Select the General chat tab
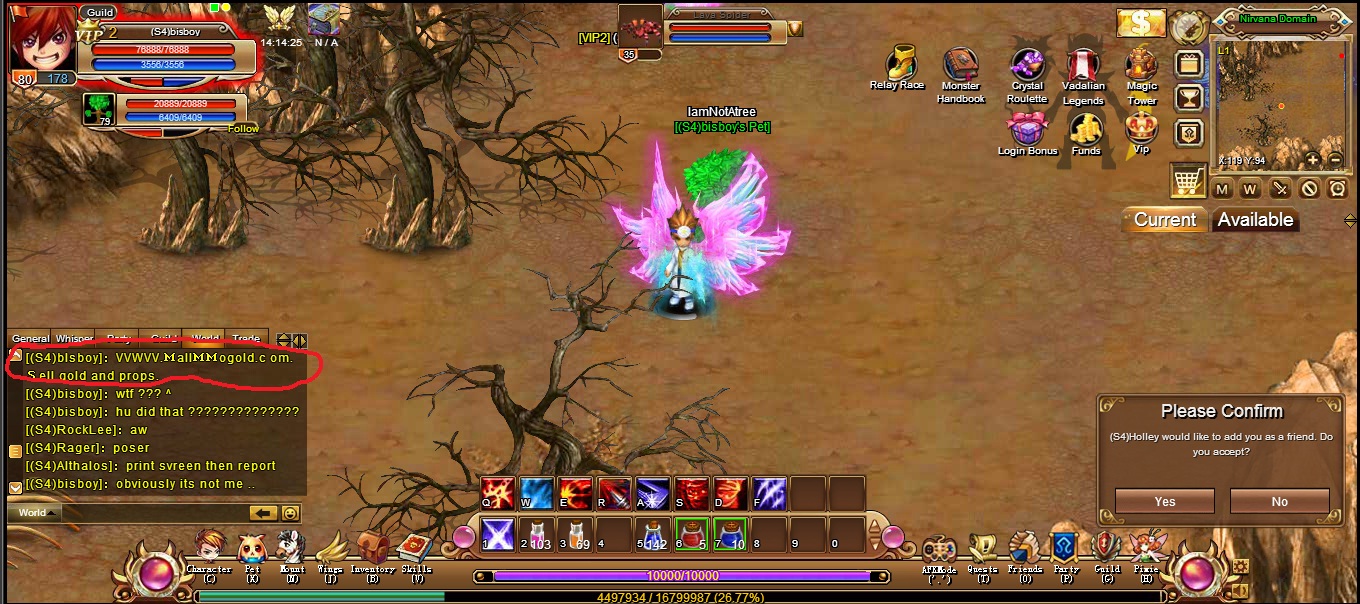 [30, 339]
